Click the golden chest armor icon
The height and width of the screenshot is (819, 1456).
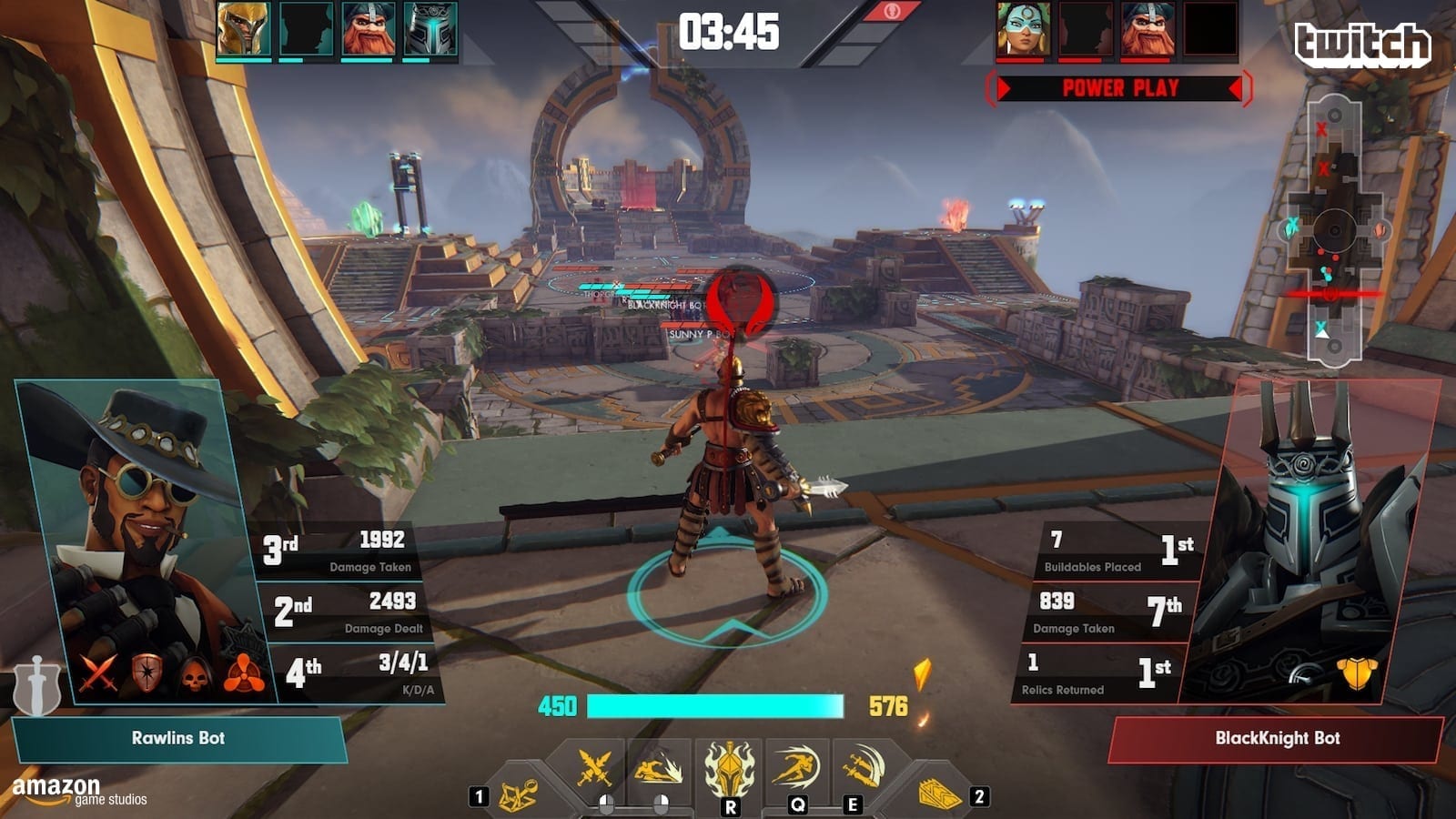coord(1356,674)
